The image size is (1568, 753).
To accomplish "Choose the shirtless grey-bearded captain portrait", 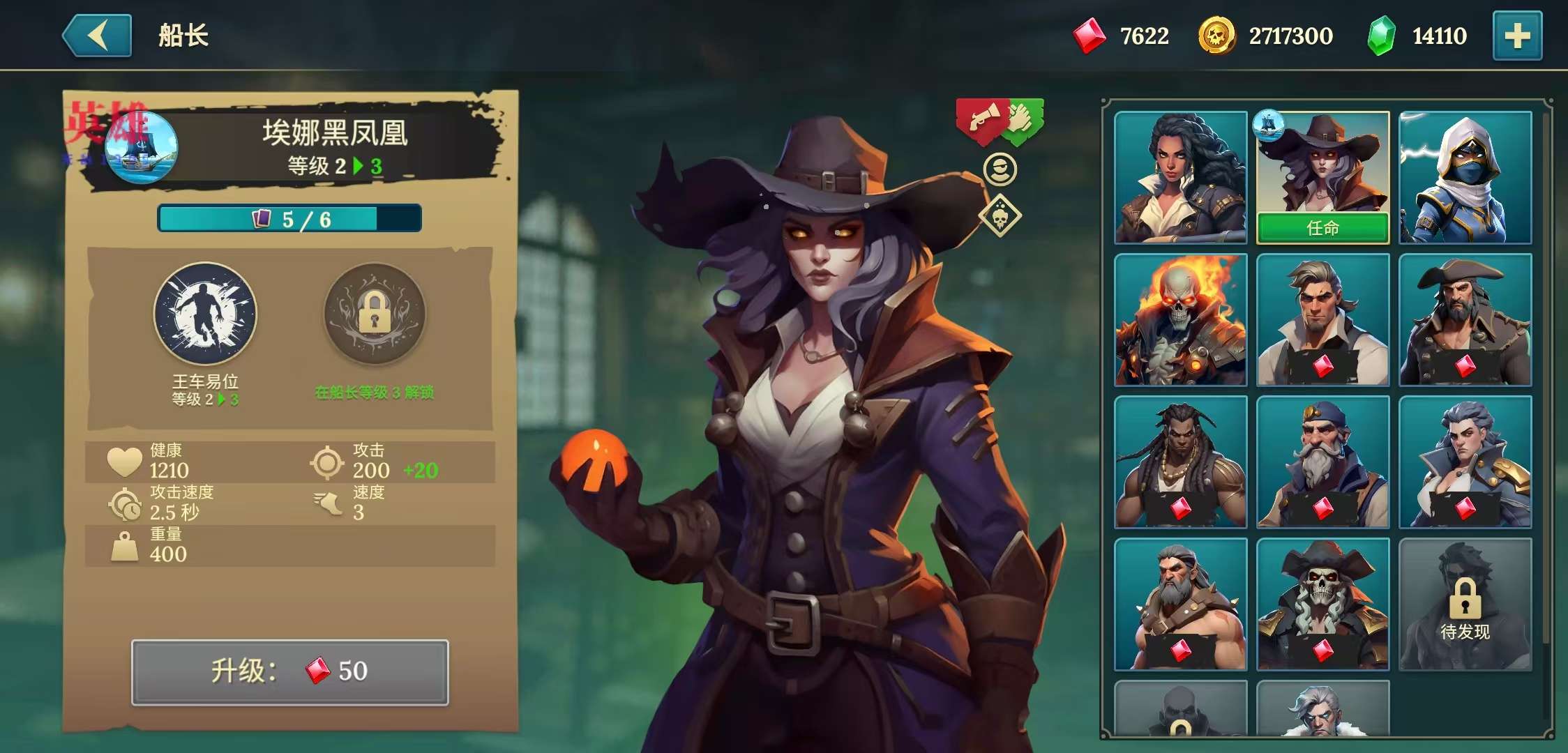I will 1180,604.
